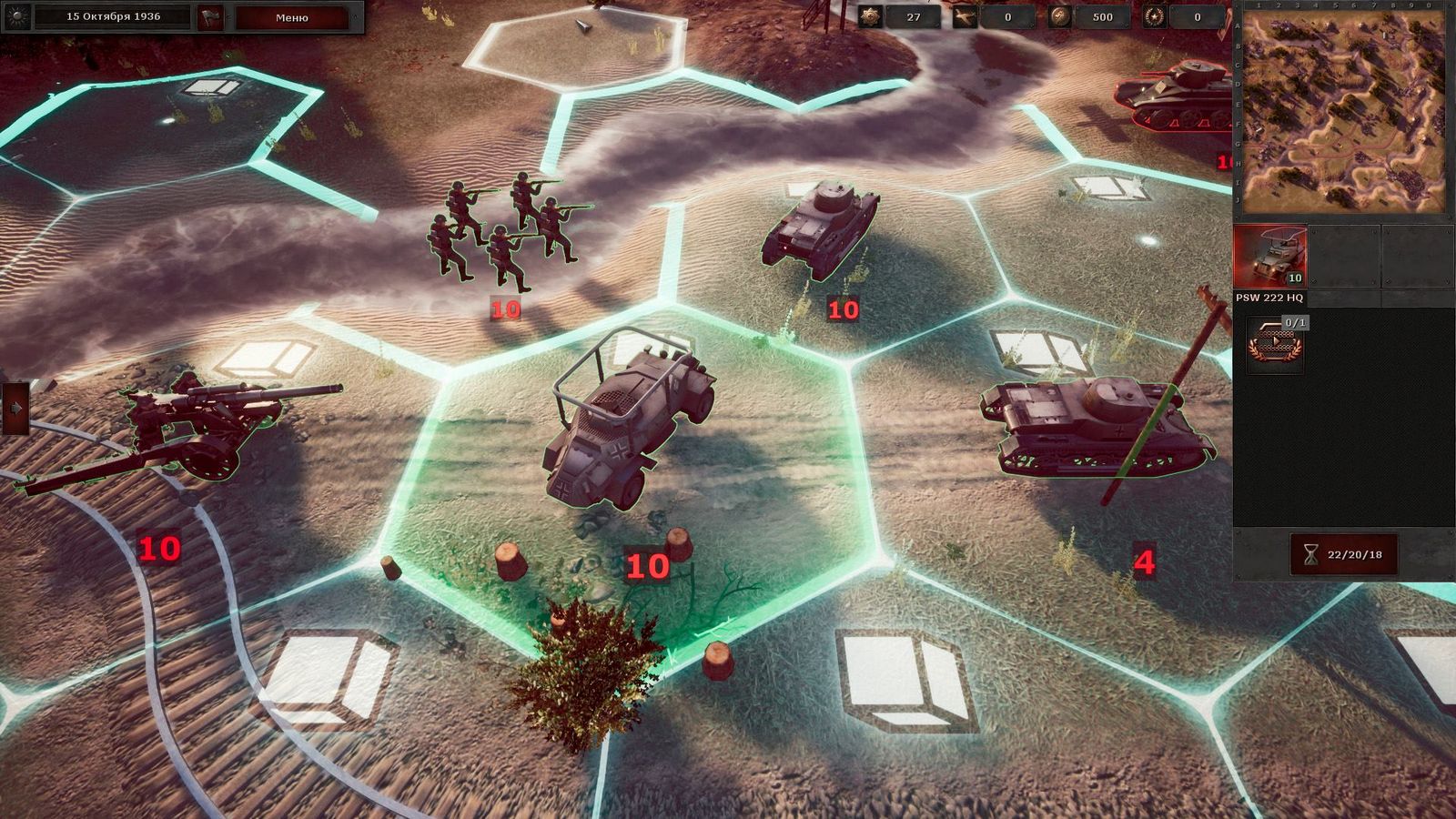Image resolution: width=1456 pixels, height=819 pixels.
Task: Select the white flag surrender icon
Action: (209, 16)
